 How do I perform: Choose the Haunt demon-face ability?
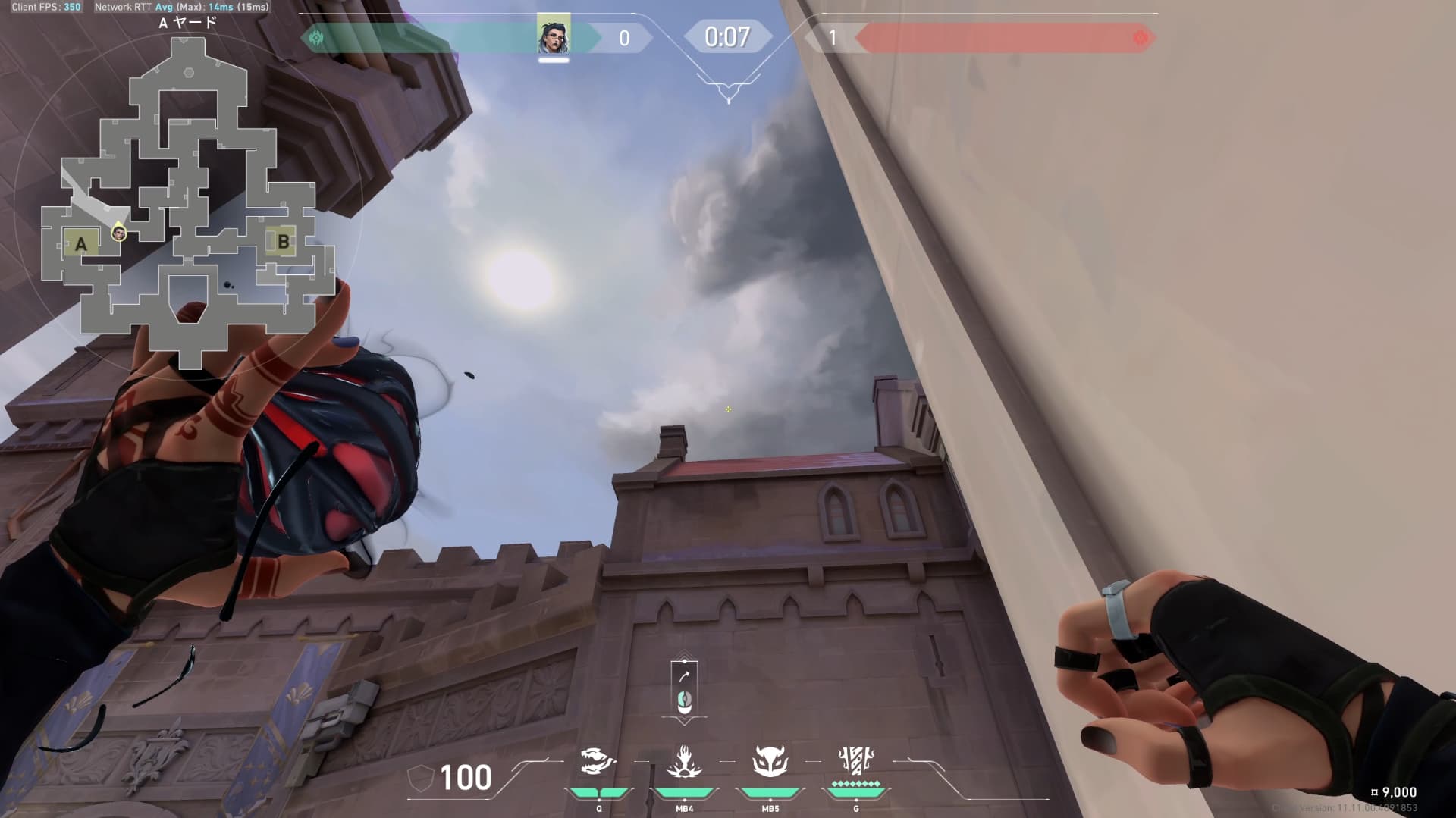tap(770, 762)
